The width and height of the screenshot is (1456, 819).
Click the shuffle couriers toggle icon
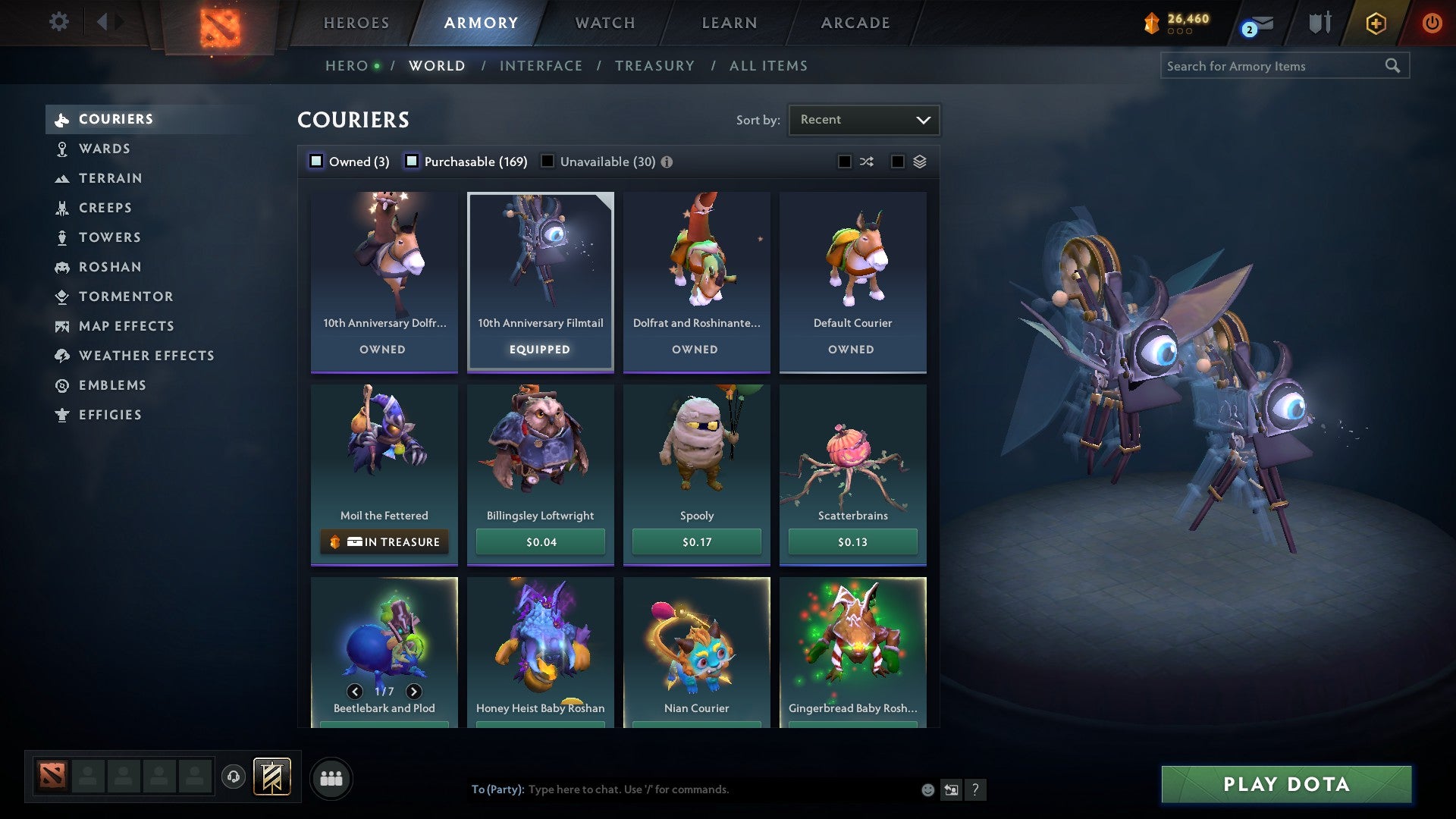[x=866, y=162]
